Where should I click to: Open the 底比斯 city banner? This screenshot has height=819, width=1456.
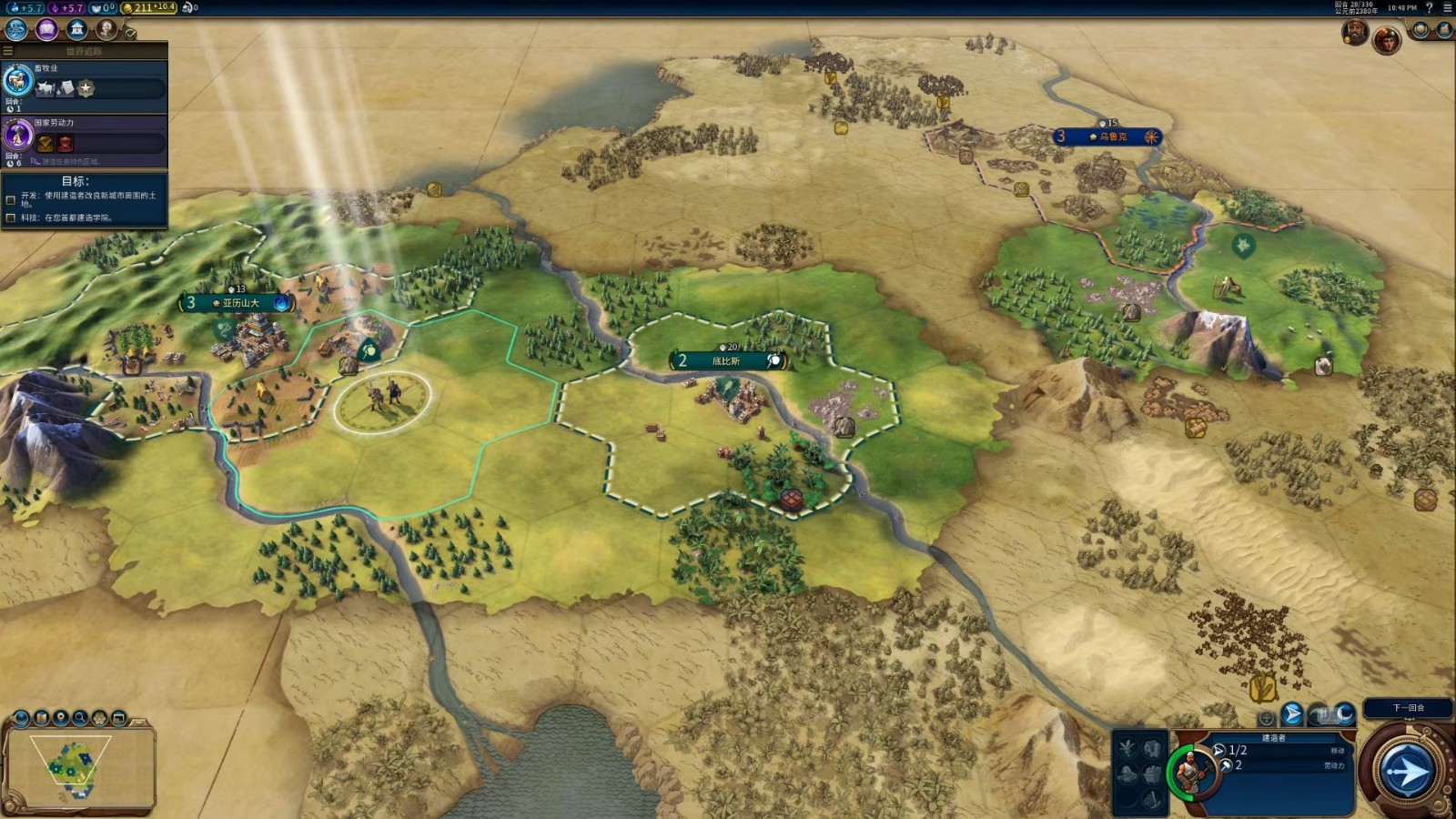(726, 361)
